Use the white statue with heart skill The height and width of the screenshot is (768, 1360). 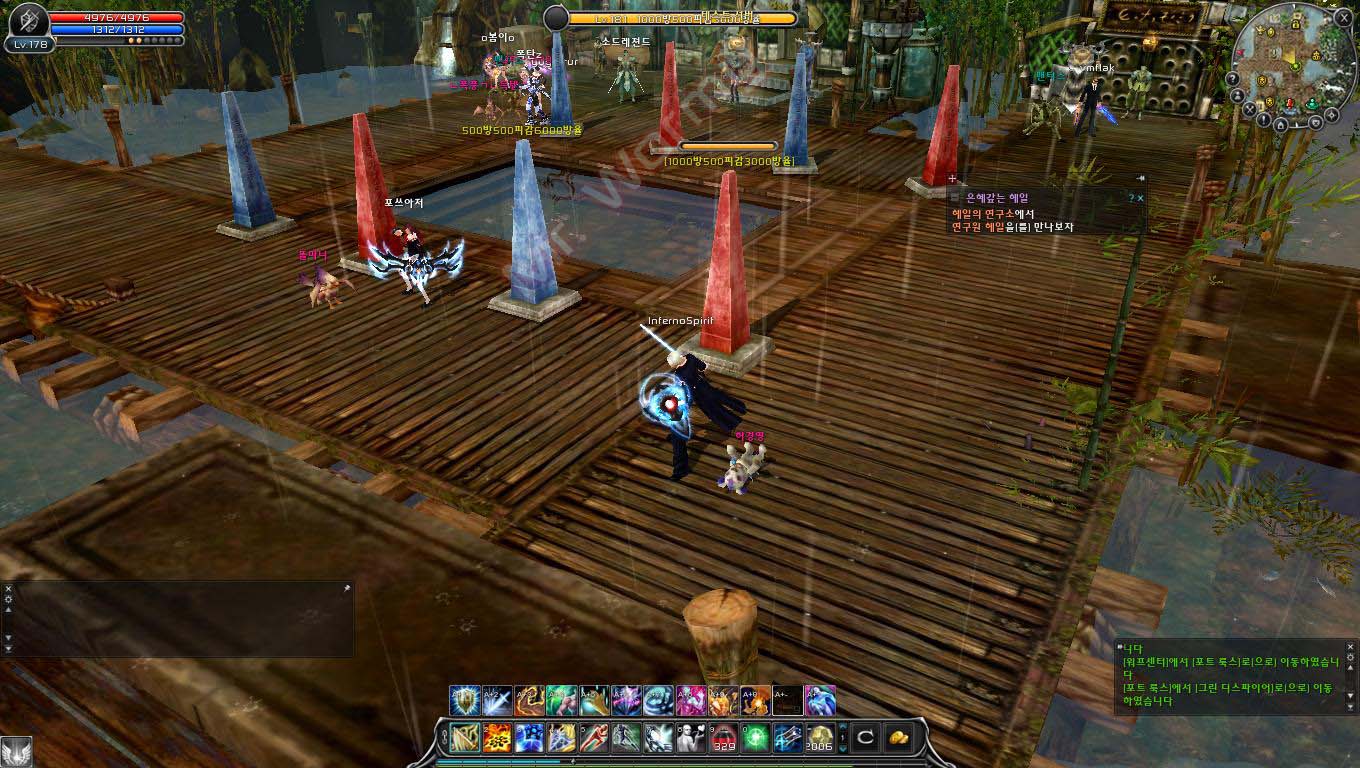pos(691,738)
